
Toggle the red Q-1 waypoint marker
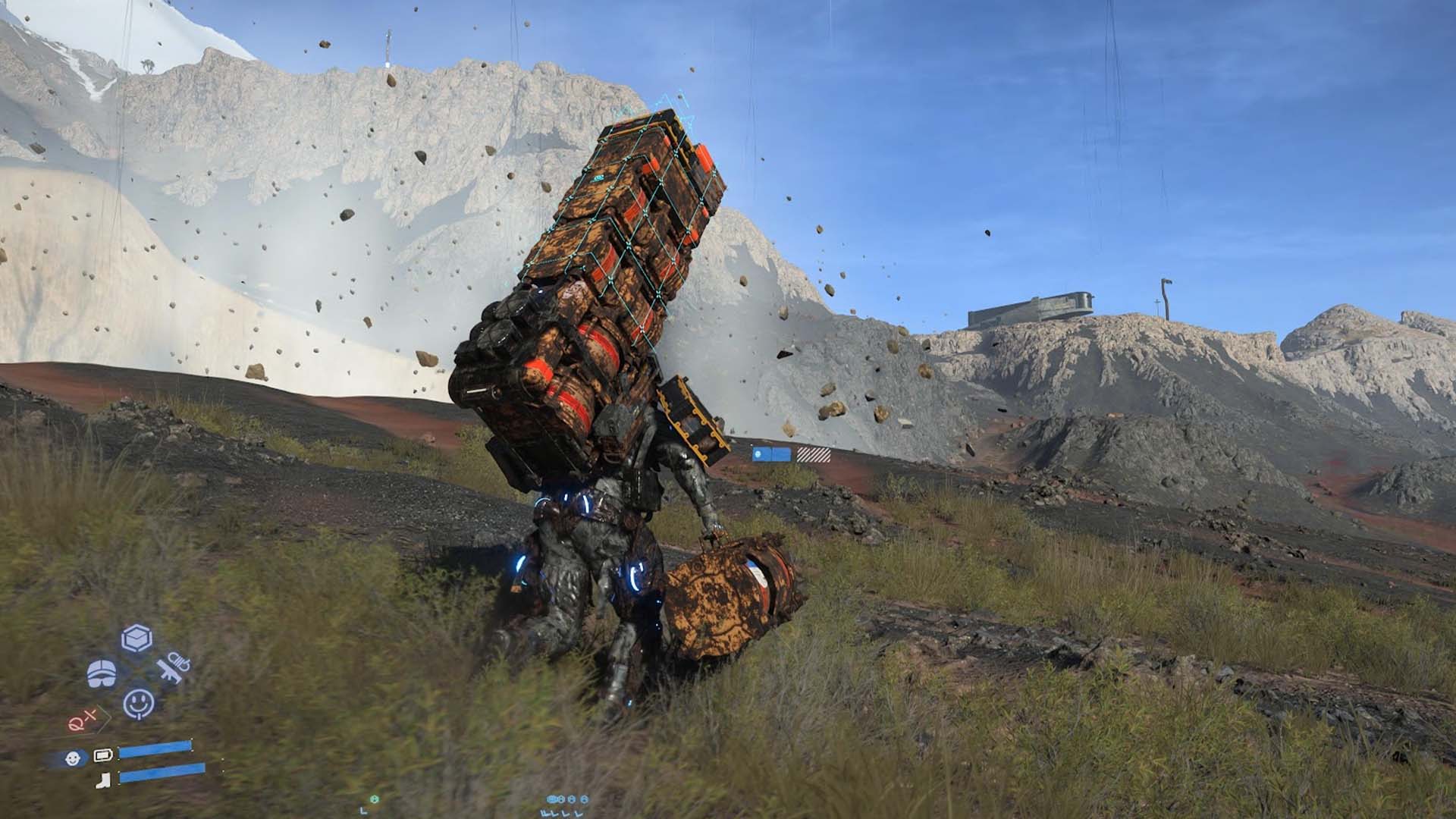(83, 719)
